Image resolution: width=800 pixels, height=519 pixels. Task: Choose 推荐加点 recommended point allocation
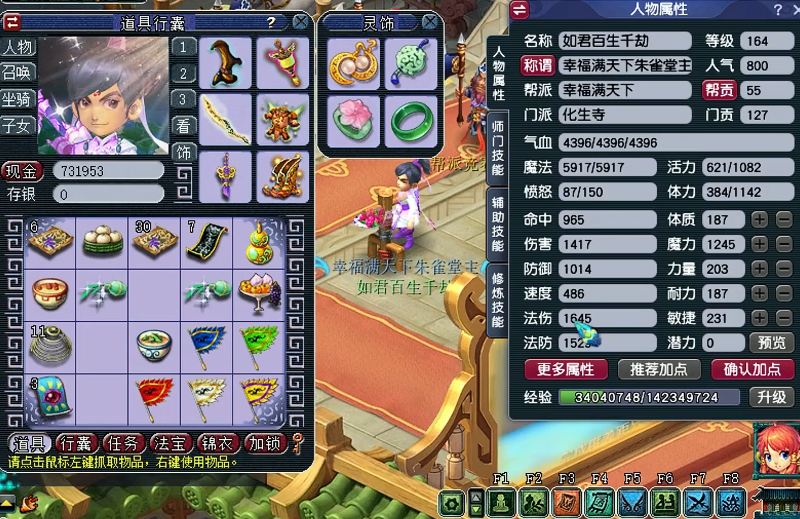coord(659,369)
